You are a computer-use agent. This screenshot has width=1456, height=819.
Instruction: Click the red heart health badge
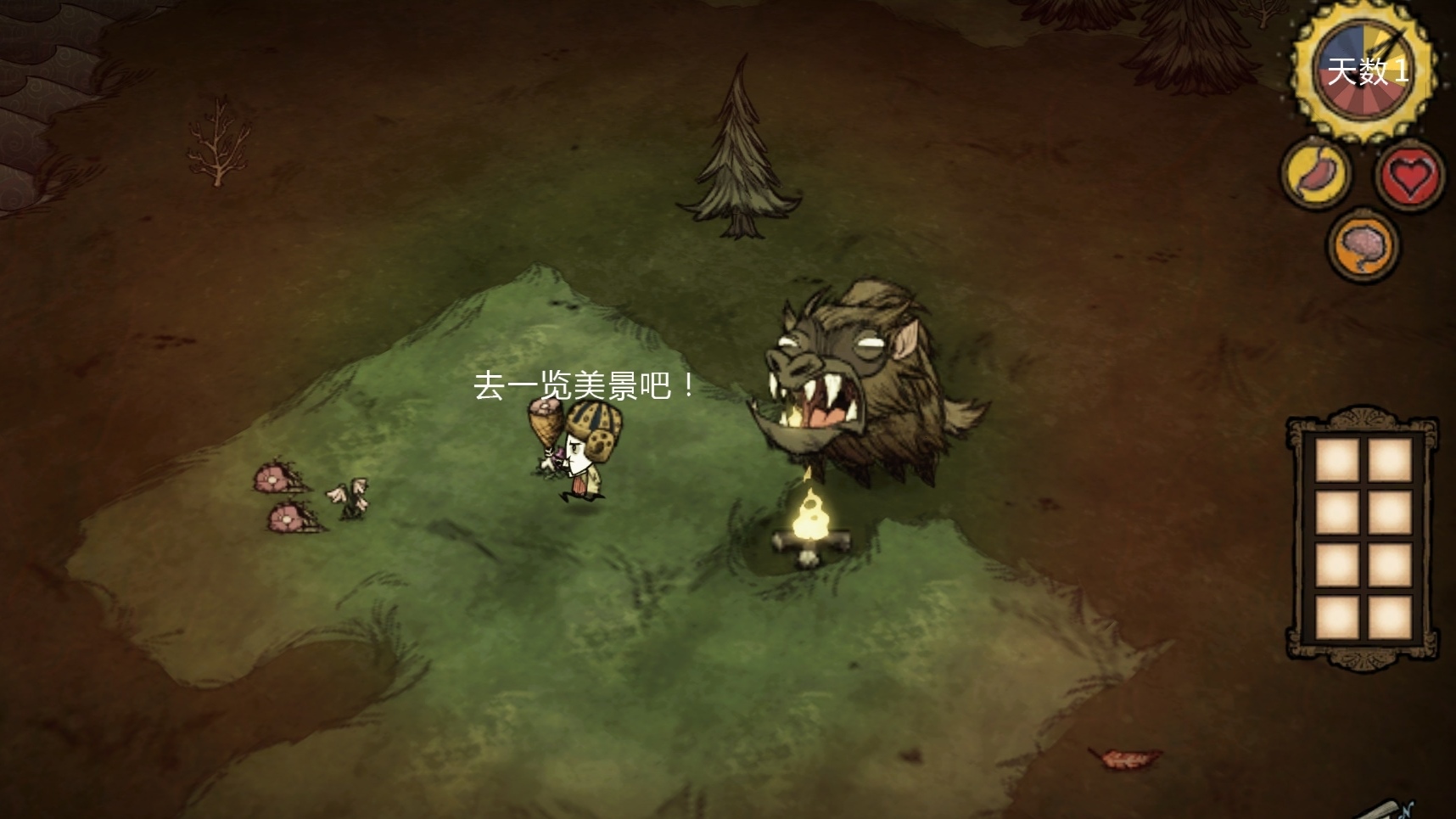[x=1408, y=176]
